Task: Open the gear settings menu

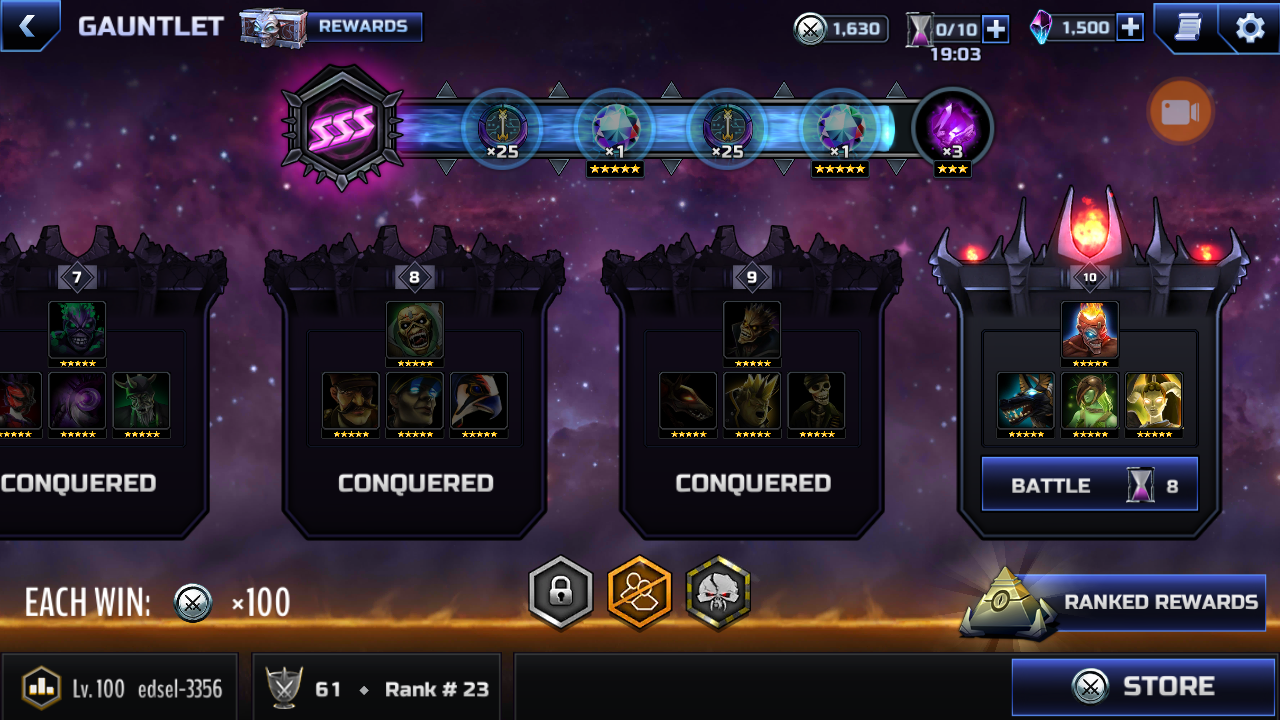Action: [x=1250, y=27]
